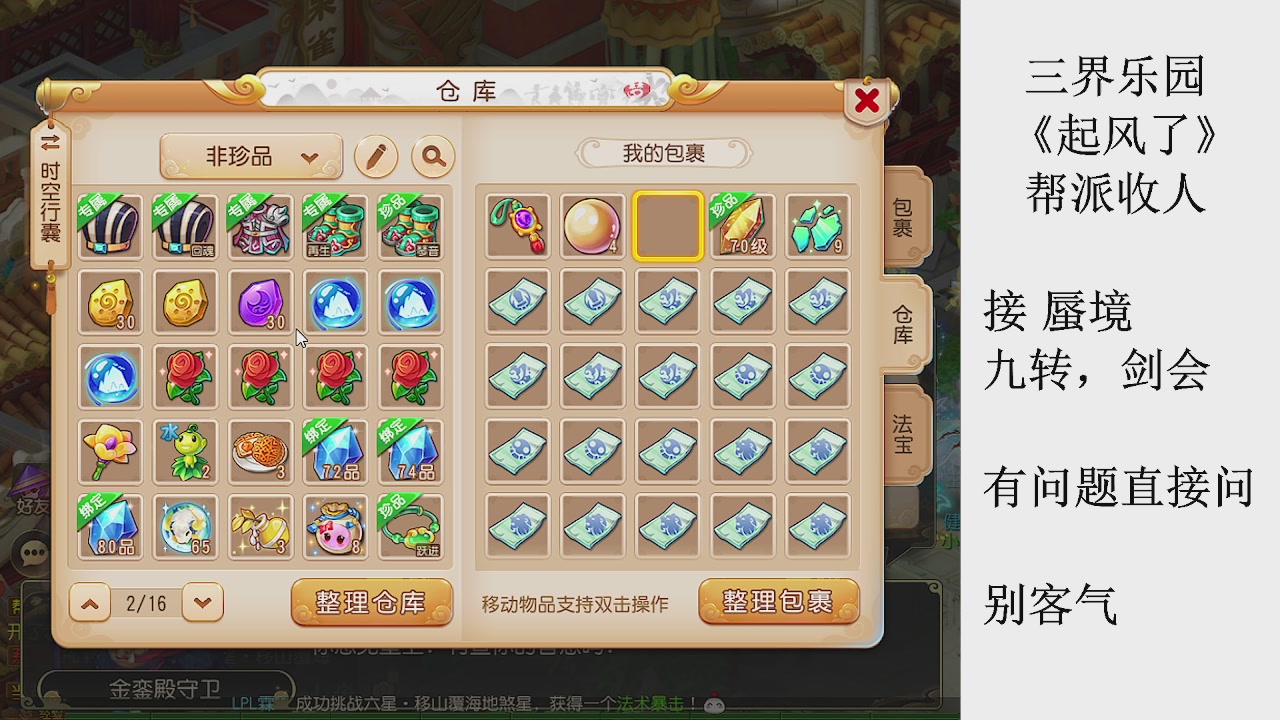
Task: Open the magnifier search in the warehouse panel
Action: click(x=432, y=157)
